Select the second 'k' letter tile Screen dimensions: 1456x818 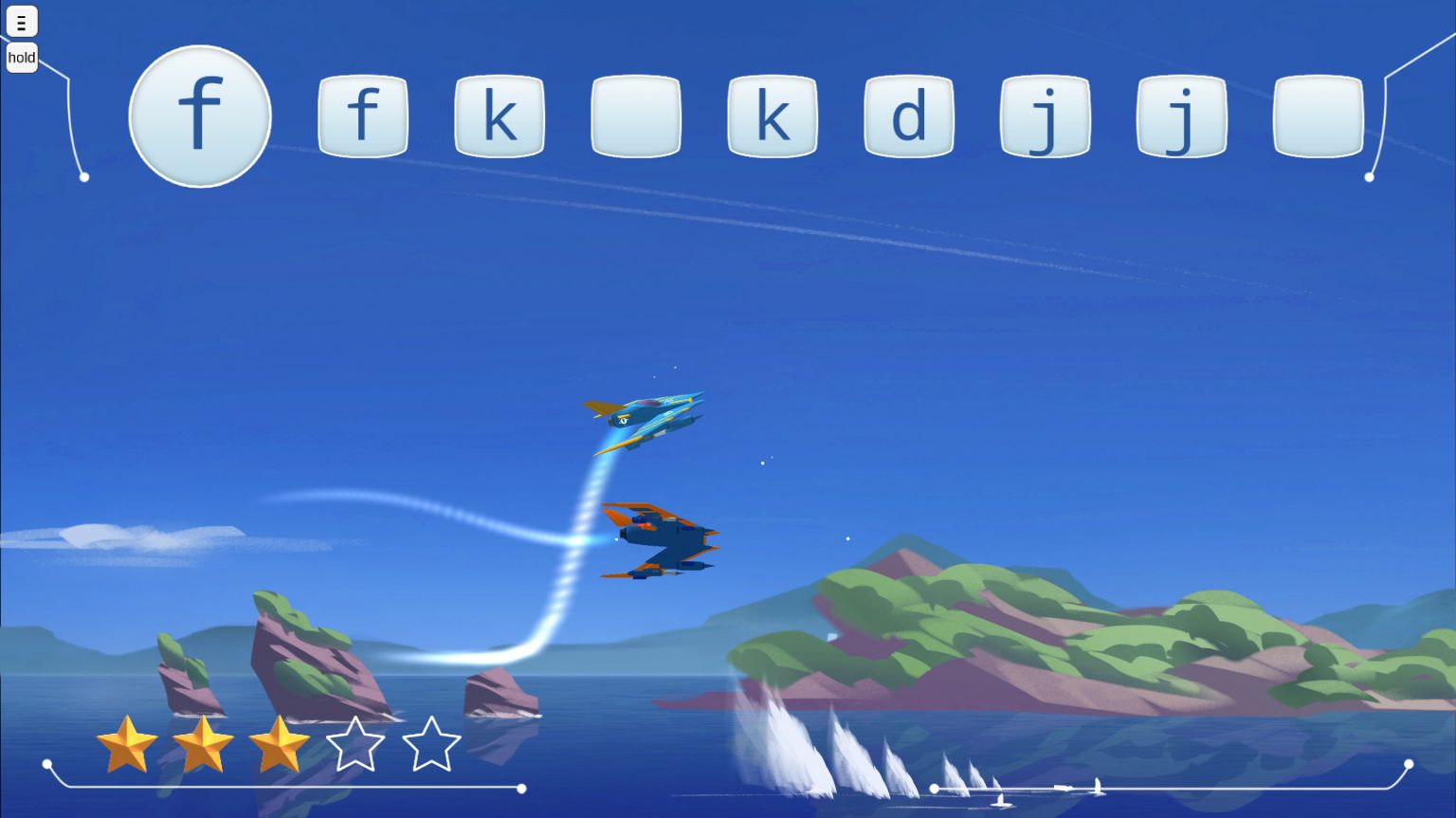coord(773,116)
